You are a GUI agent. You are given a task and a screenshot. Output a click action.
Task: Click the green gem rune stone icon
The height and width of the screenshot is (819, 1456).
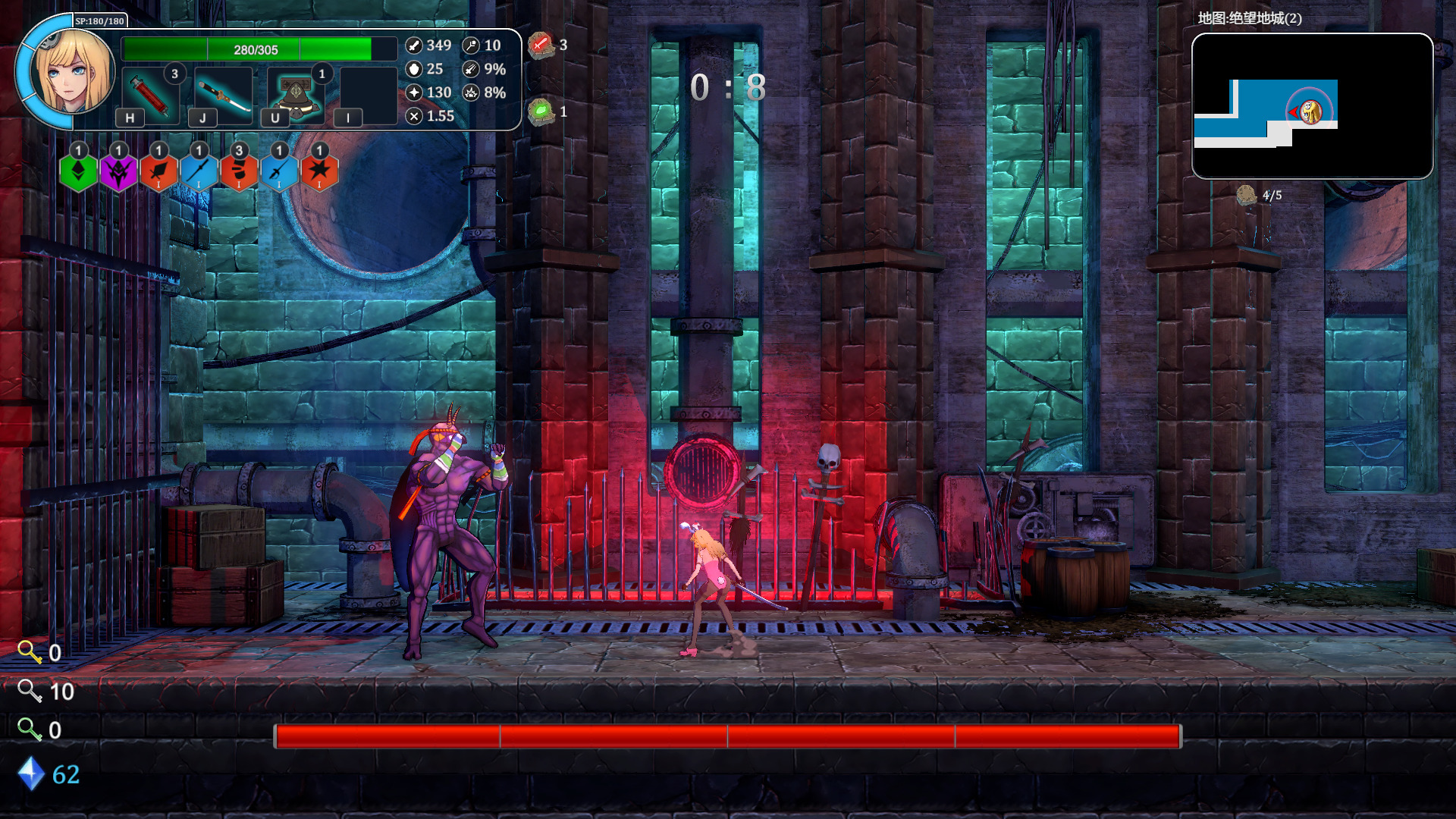541,112
